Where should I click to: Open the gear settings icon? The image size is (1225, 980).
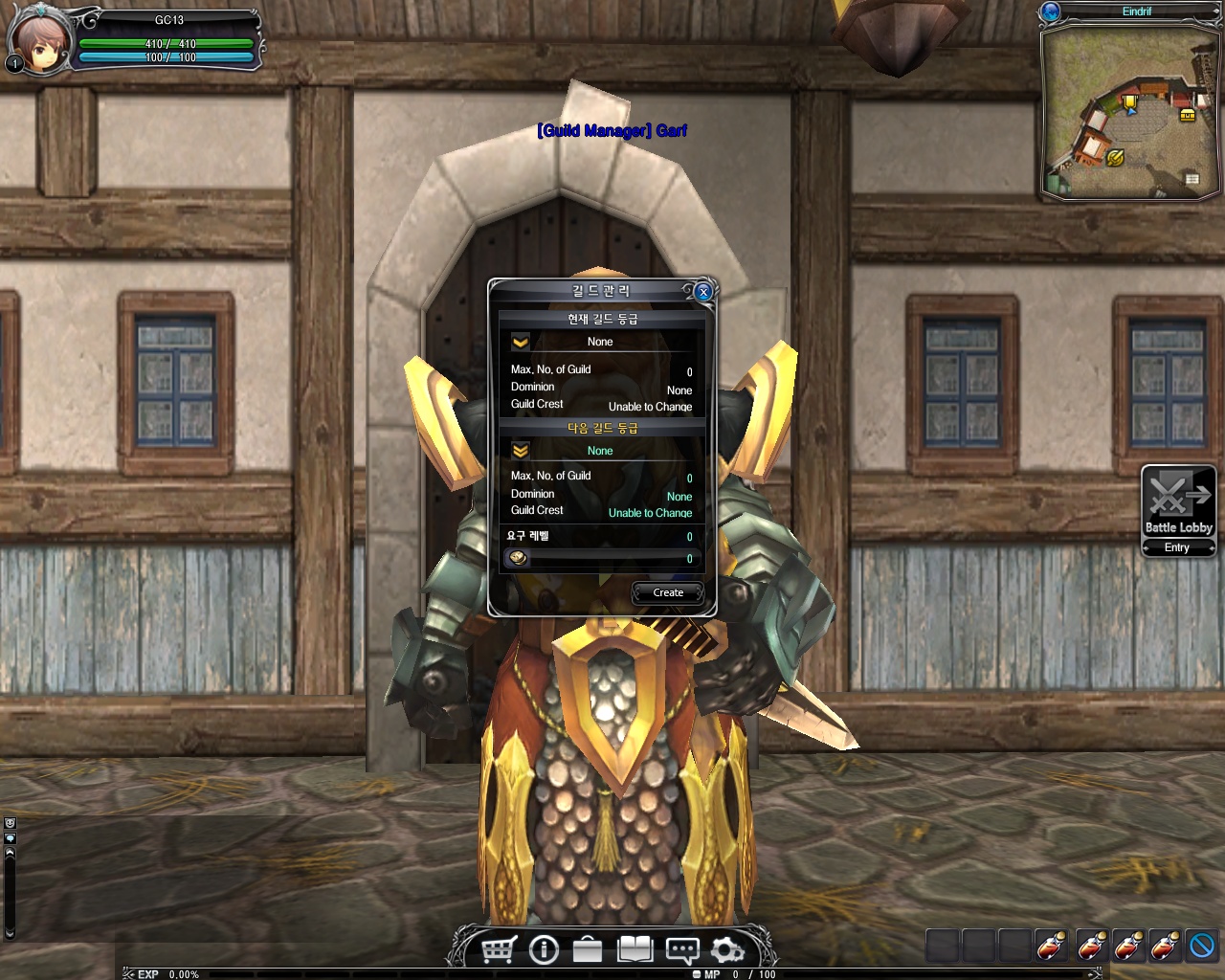tap(727, 949)
